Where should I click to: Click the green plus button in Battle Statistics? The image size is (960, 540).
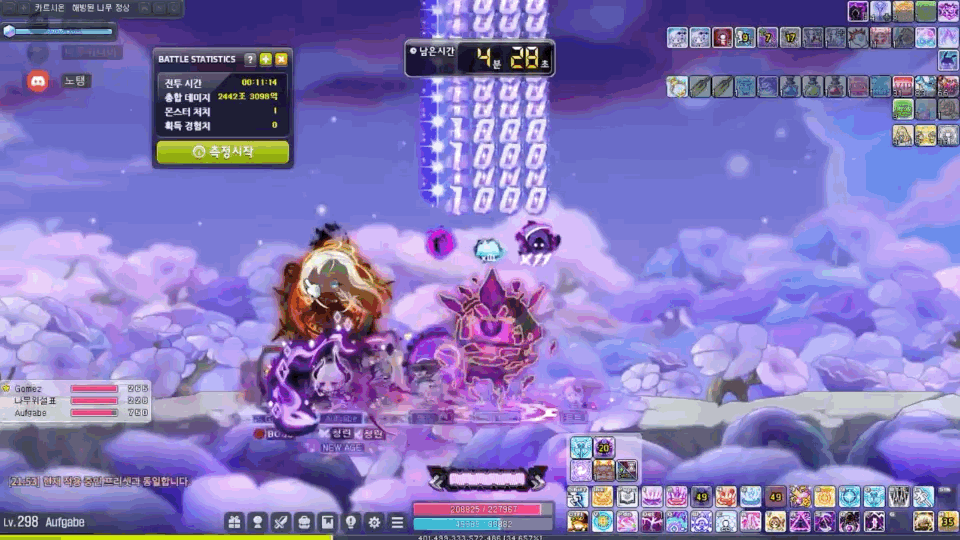[266, 60]
